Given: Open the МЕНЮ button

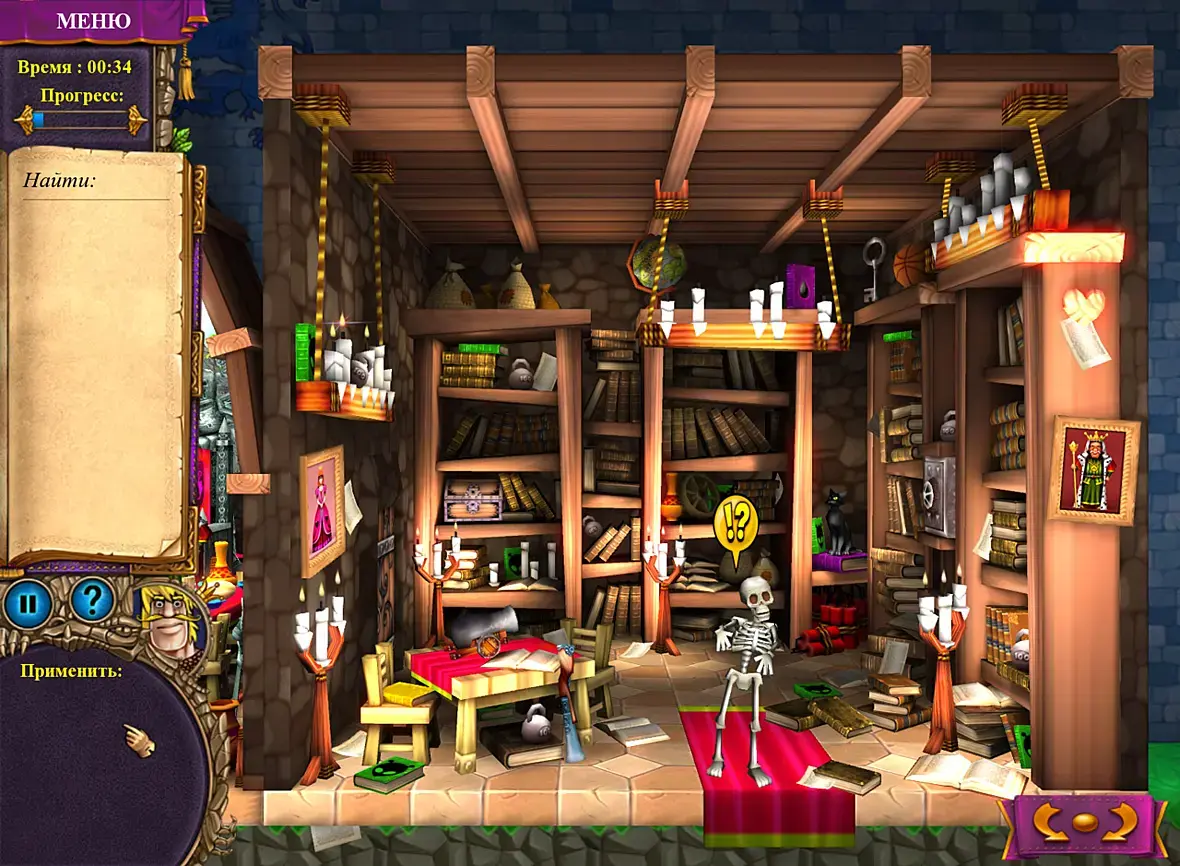Looking at the screenshot, I should (93, 21).
